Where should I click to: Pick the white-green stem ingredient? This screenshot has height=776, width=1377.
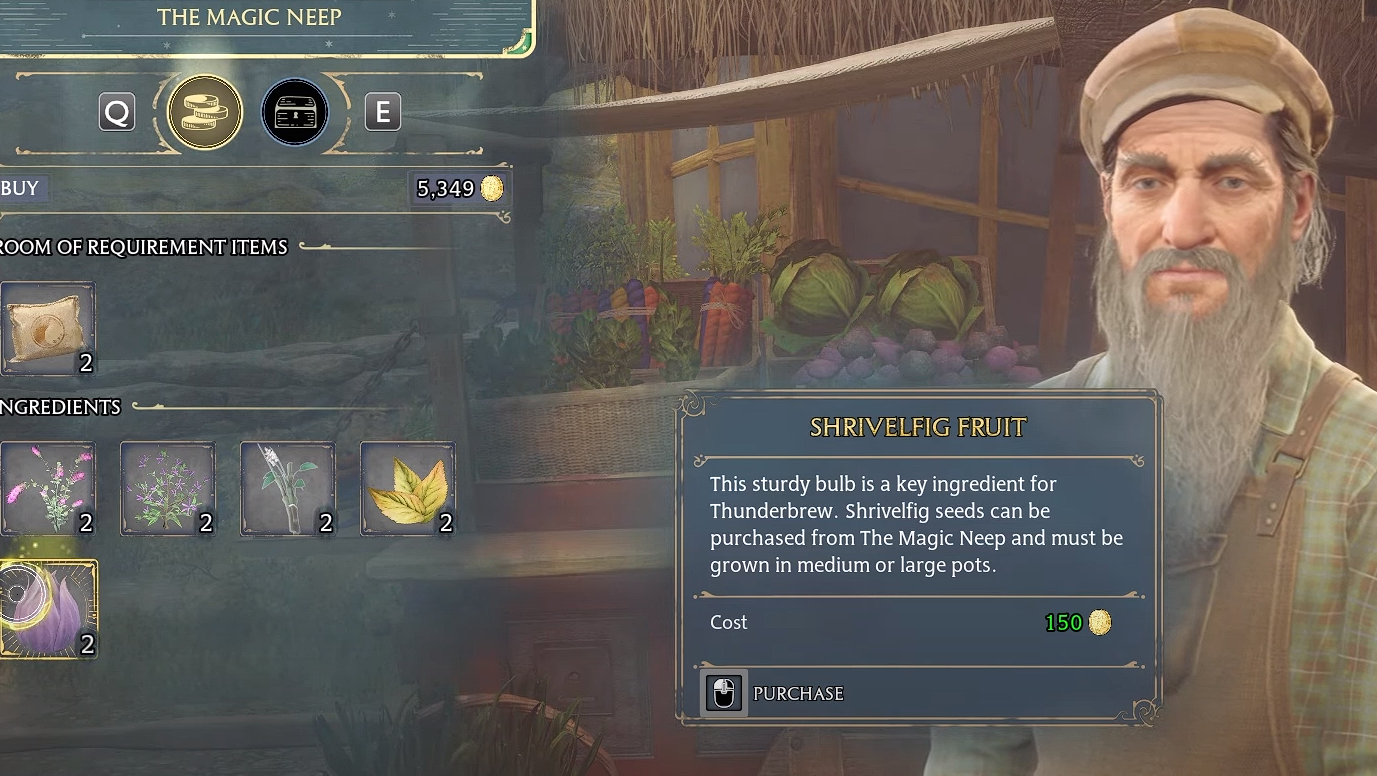[287, 489]
